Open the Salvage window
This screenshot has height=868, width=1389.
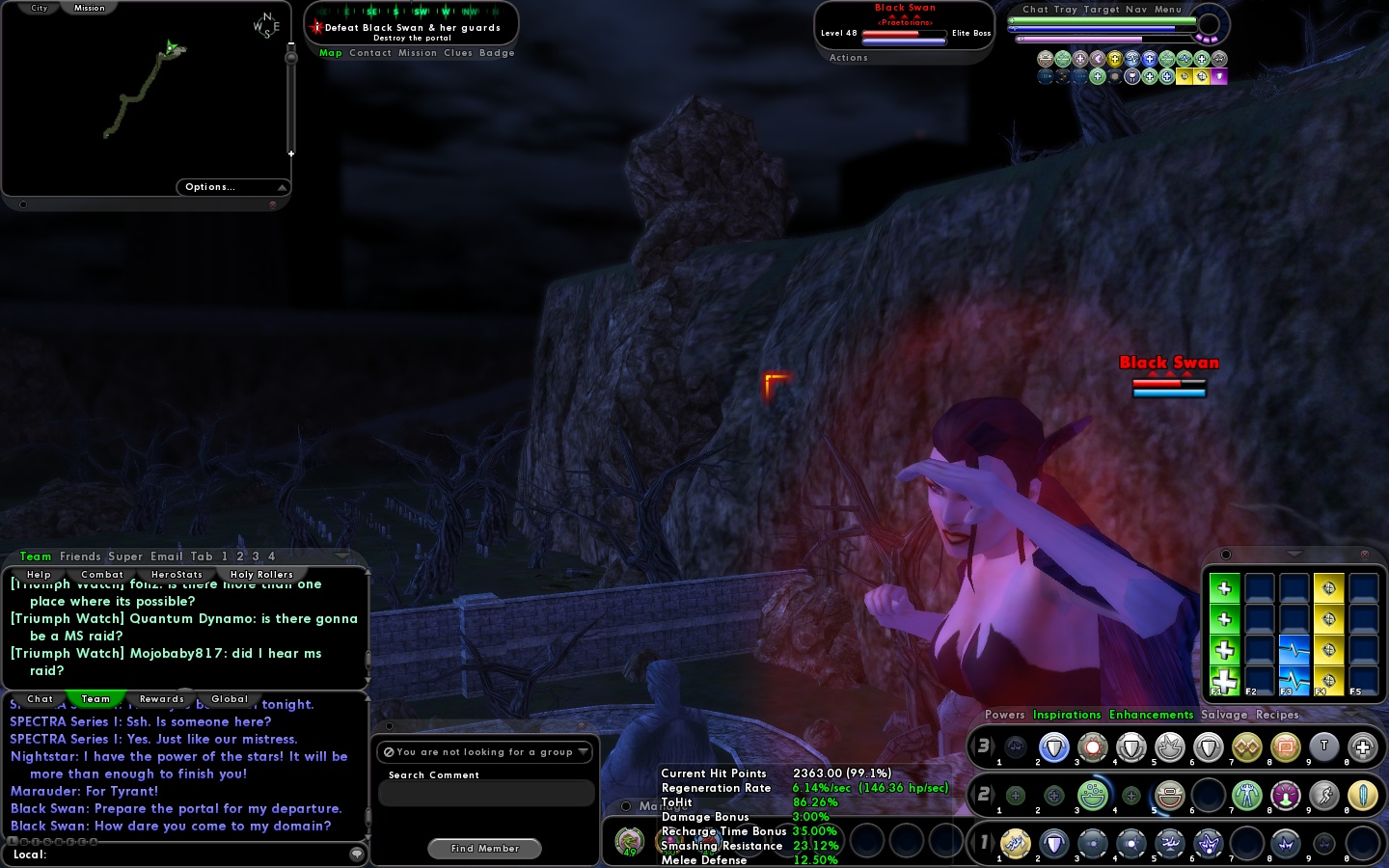coord(1224,715)
